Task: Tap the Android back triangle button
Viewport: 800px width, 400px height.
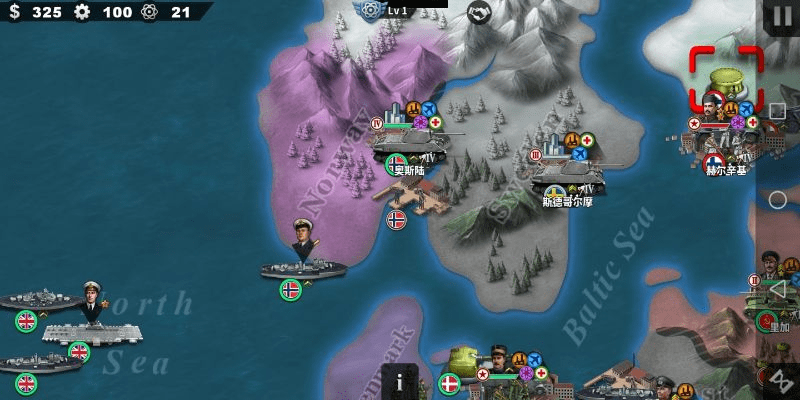Action: tap(777, 286)
